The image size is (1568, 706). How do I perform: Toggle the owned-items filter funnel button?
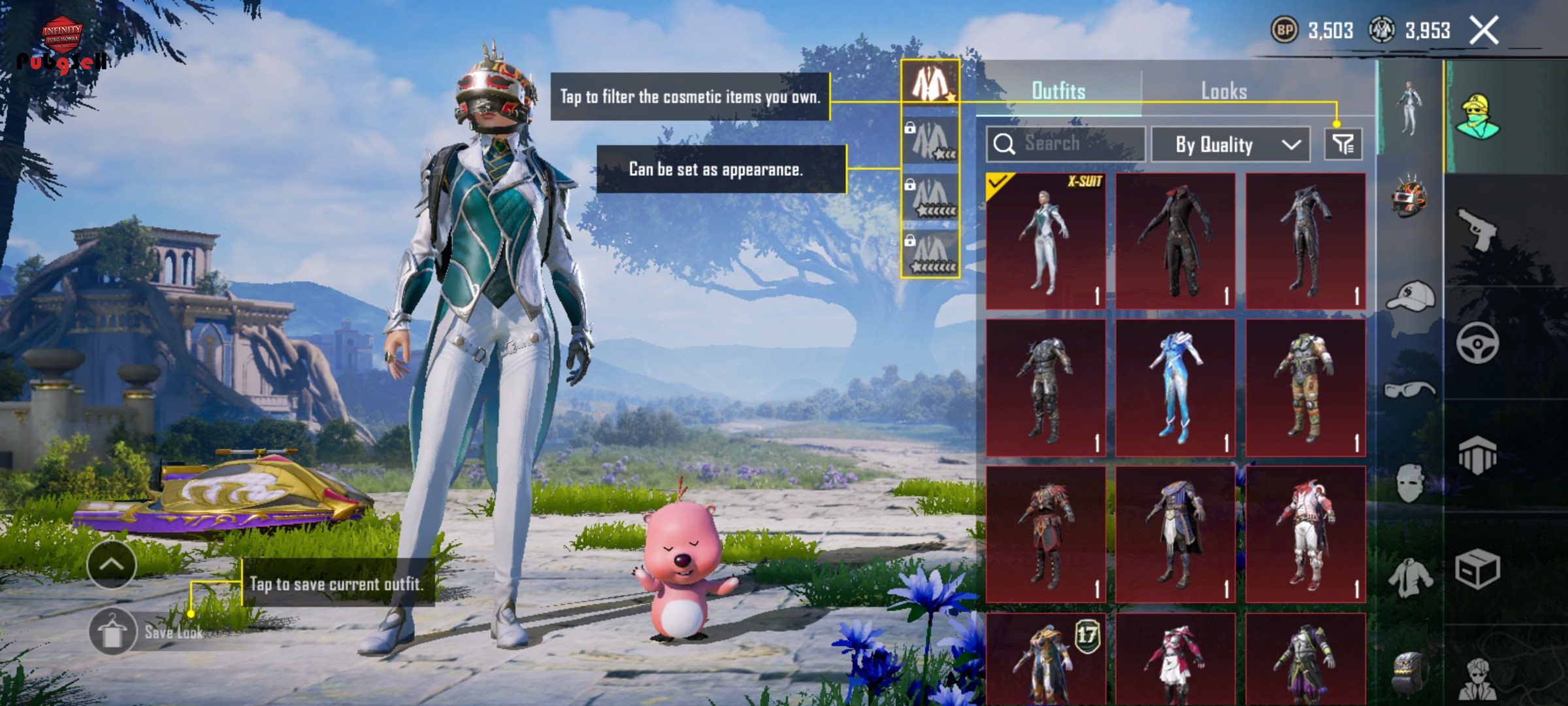(1343, 144)
